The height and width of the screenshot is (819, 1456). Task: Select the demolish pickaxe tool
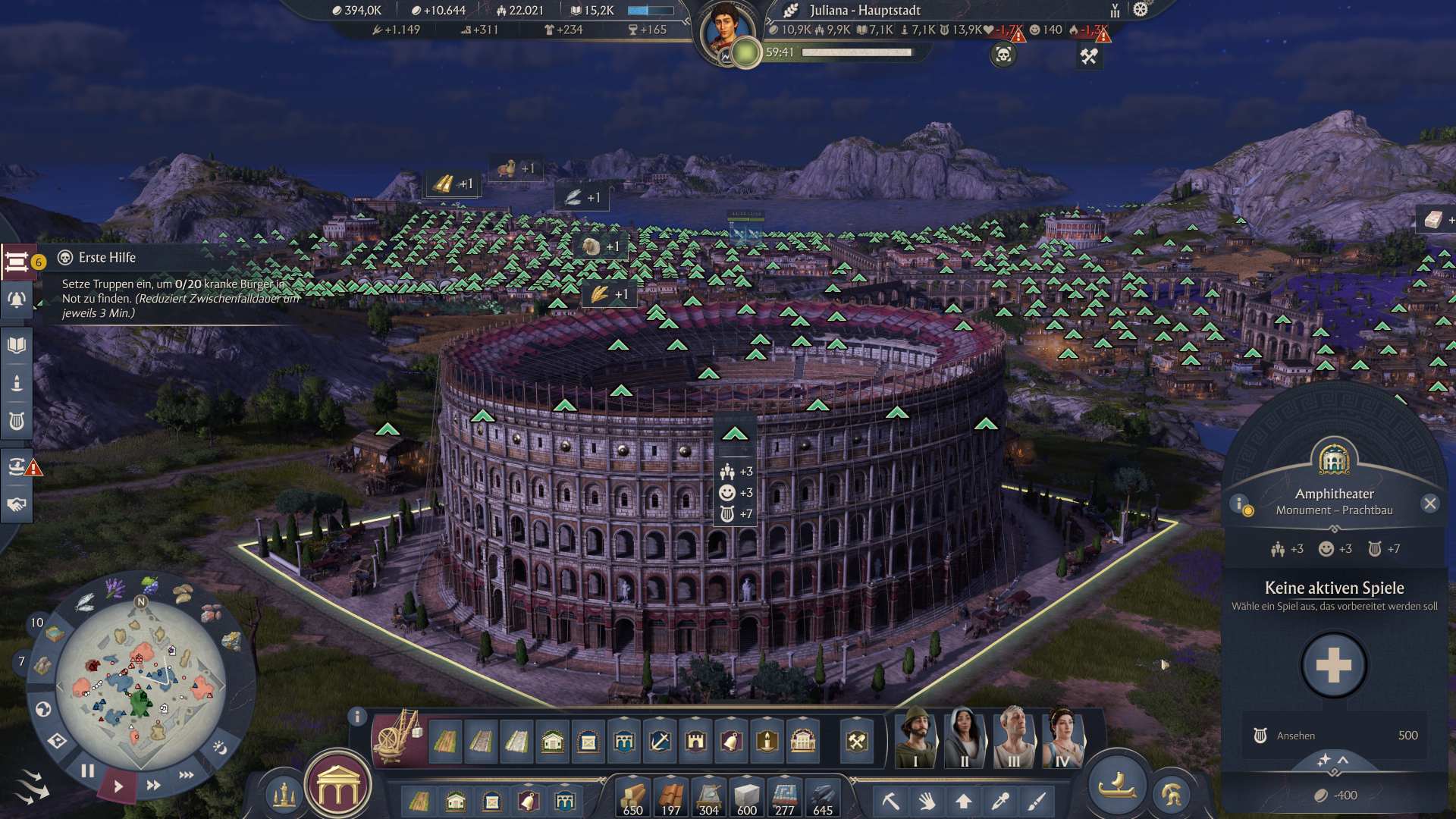click(x=890, y=801)
